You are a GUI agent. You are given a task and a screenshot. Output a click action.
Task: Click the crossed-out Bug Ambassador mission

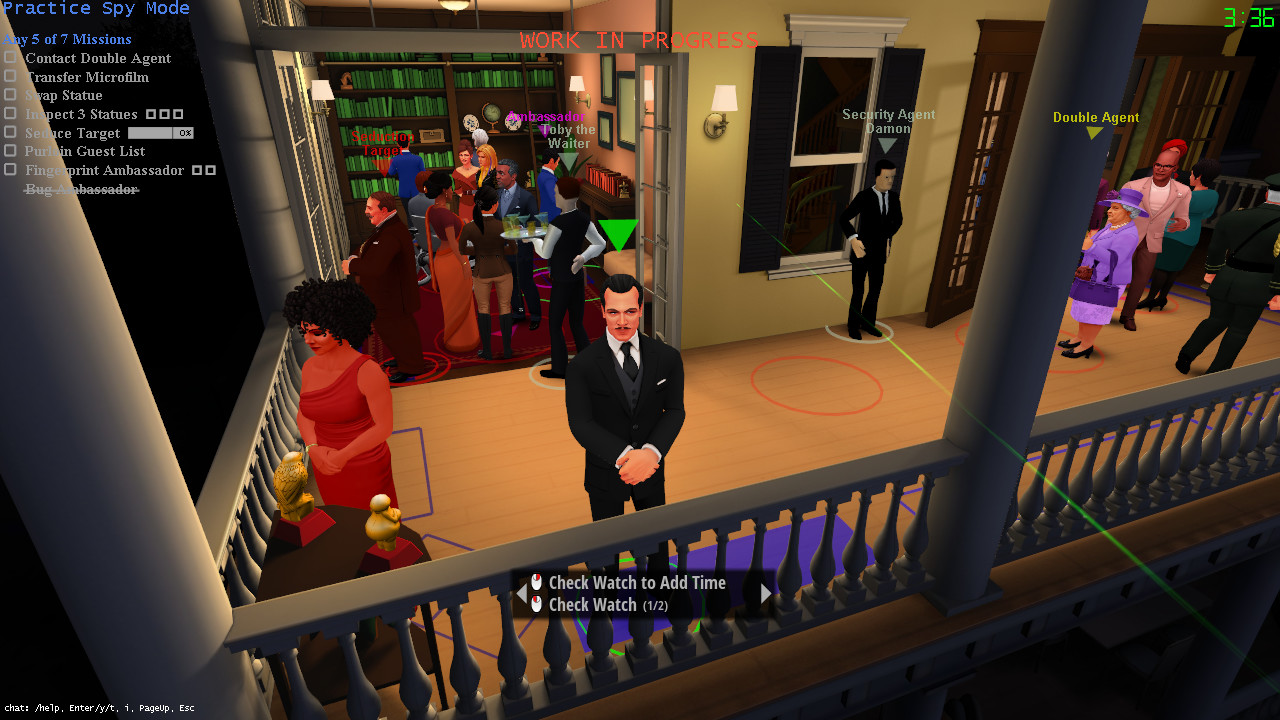point(81,189)
